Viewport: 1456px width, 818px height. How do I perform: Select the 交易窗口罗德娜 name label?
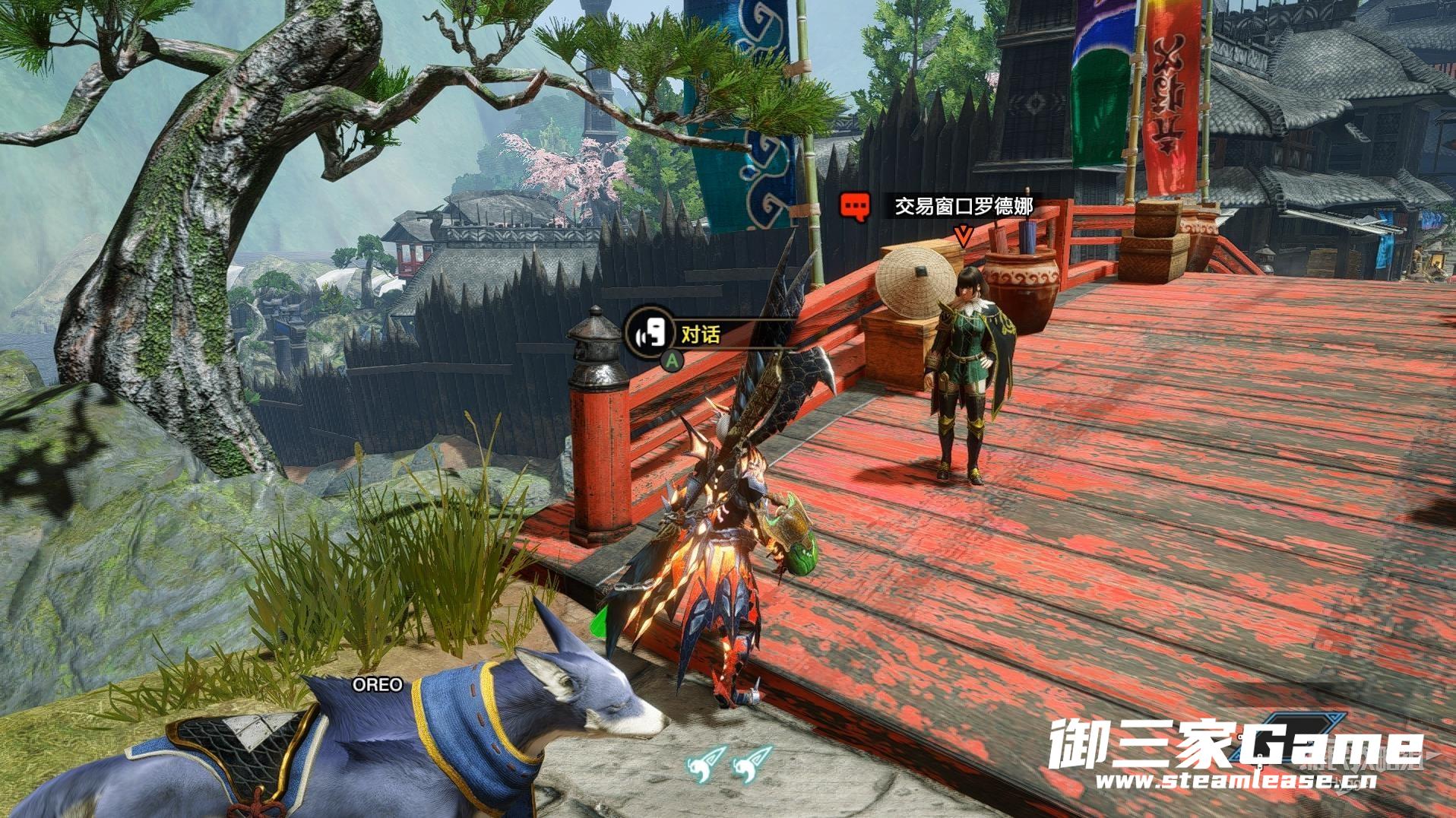pos(963,206)
